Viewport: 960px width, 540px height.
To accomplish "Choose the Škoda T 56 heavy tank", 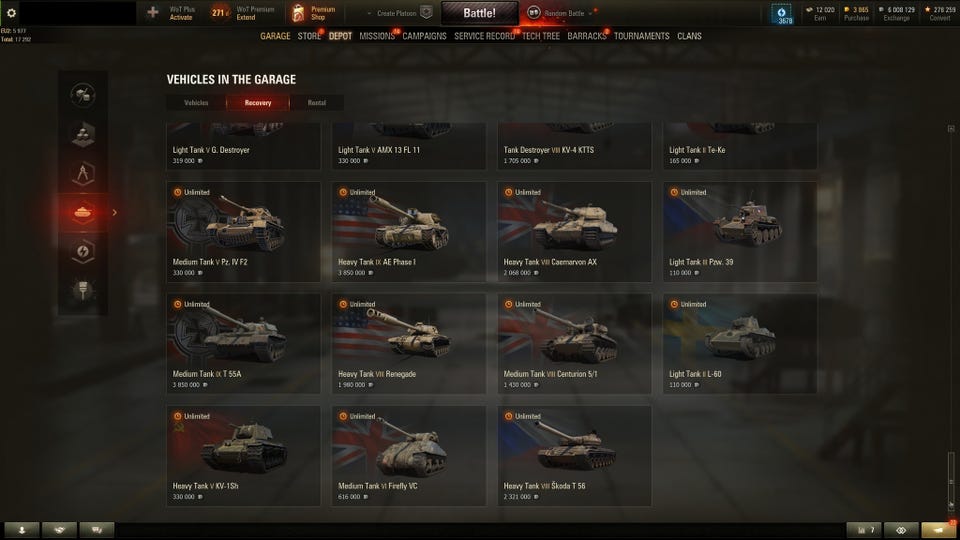I will pos(574,455).
